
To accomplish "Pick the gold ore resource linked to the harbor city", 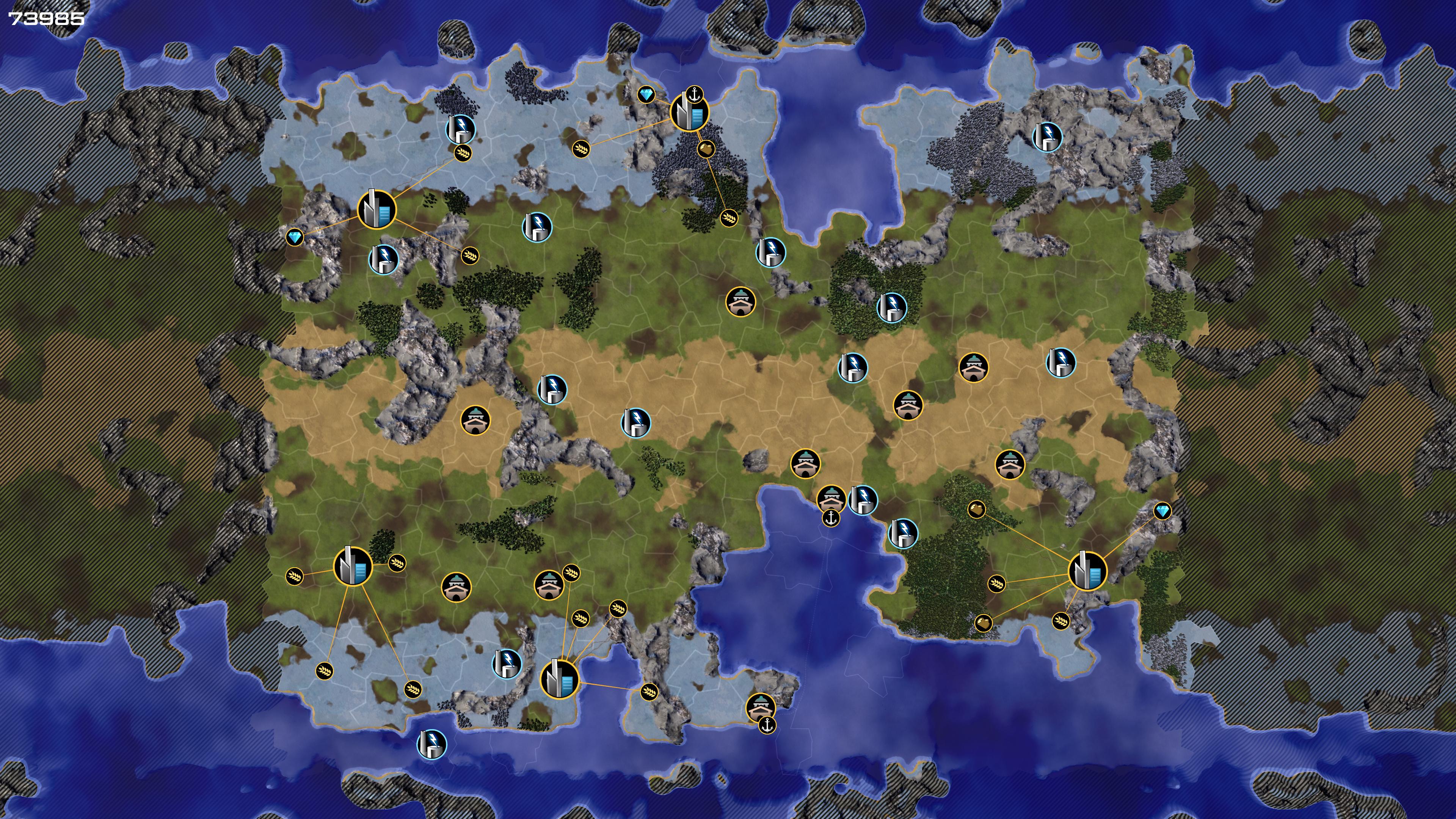I will coord(706,149).
